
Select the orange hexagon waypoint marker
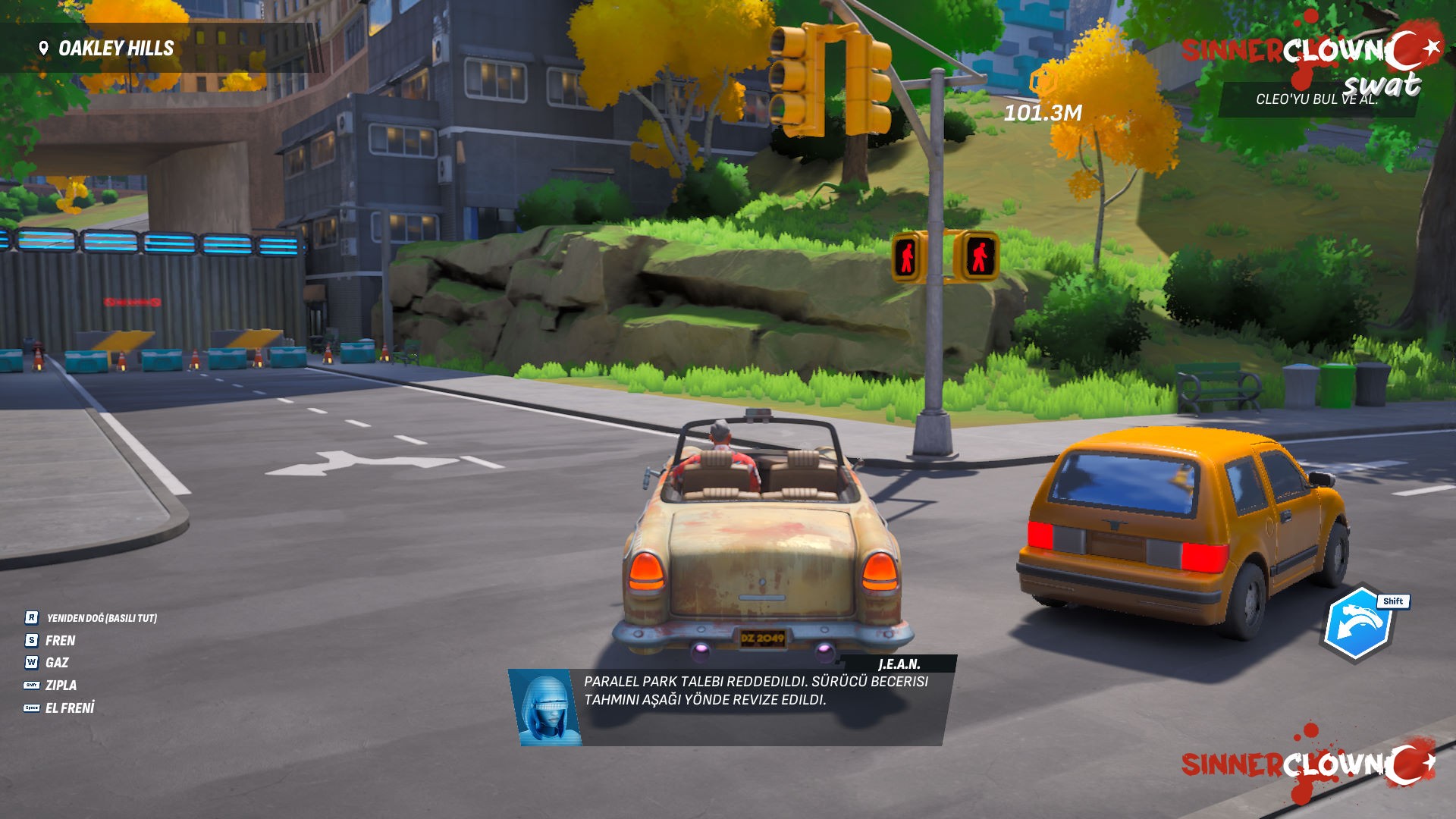[1043, 80]
